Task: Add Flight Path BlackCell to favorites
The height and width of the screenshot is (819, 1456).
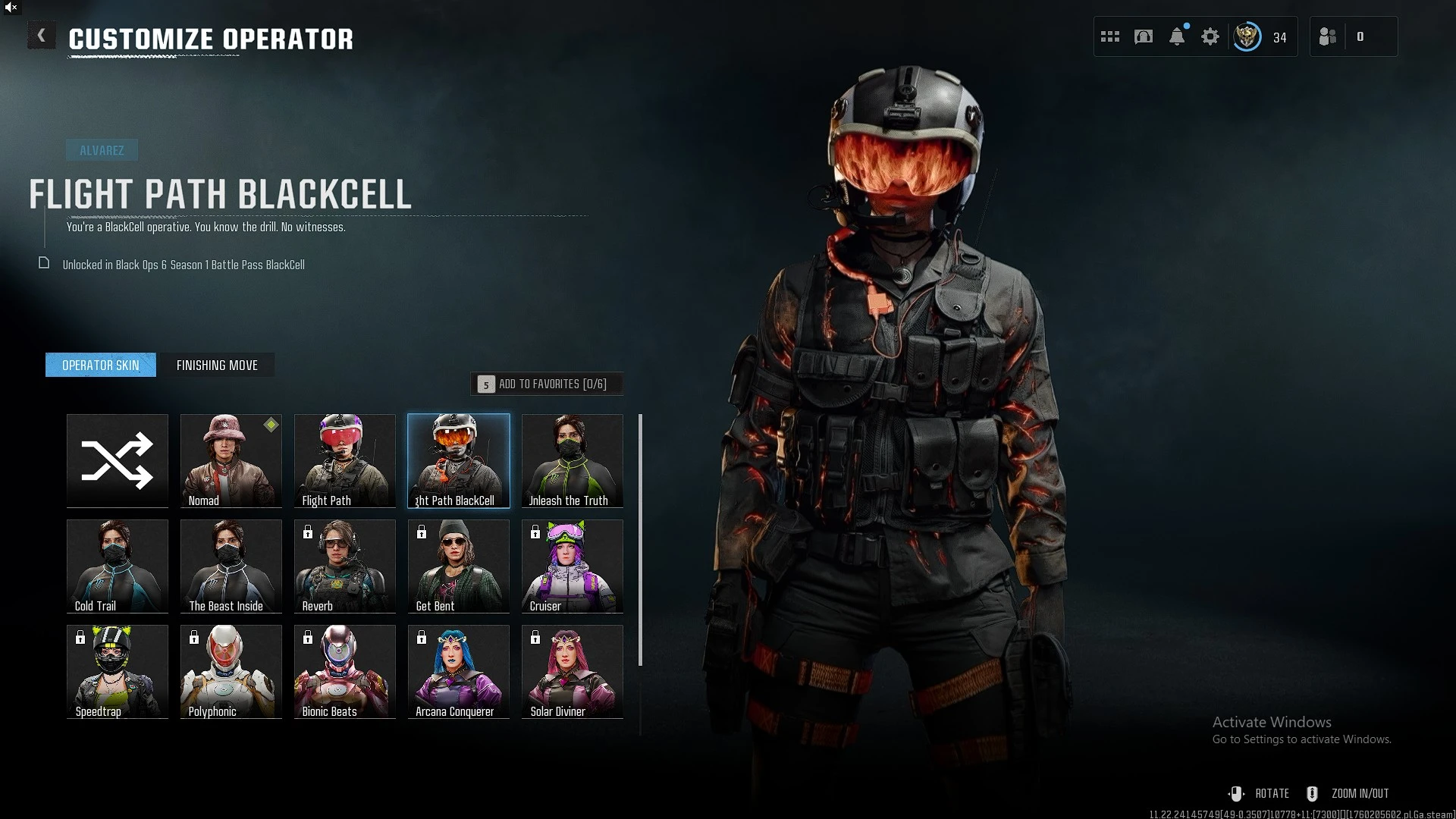Action: pyautogui.click(x=548, y=384)
